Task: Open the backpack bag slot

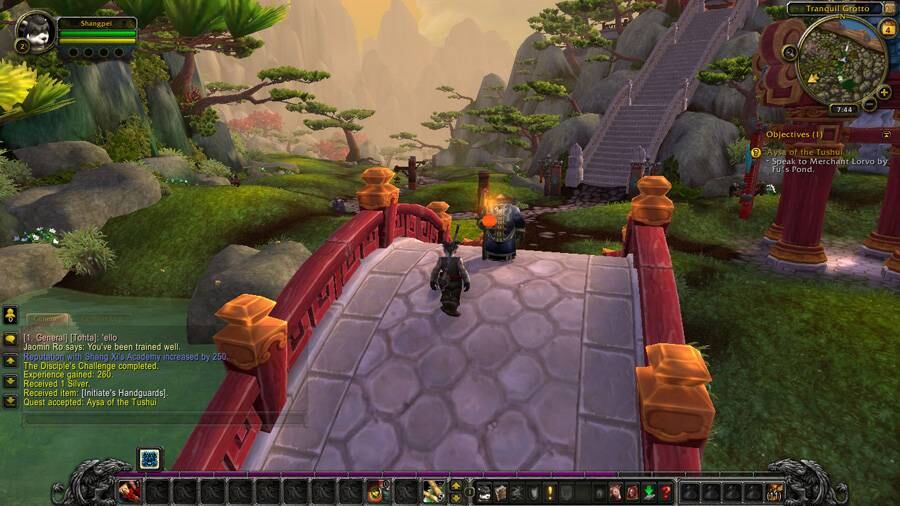Action: 775,492
